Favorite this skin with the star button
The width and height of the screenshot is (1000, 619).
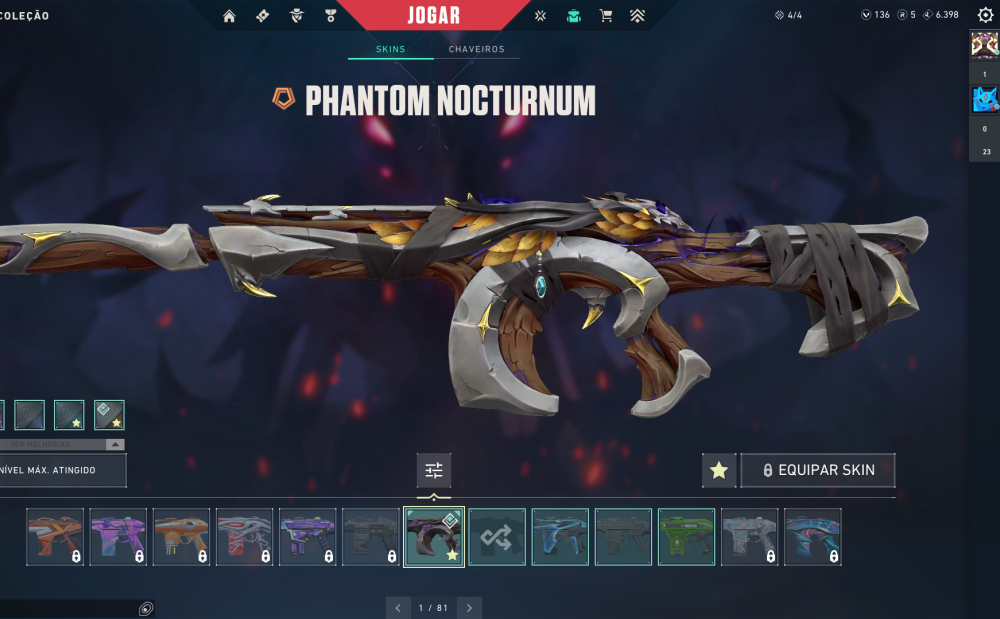[x=718, y=470]
